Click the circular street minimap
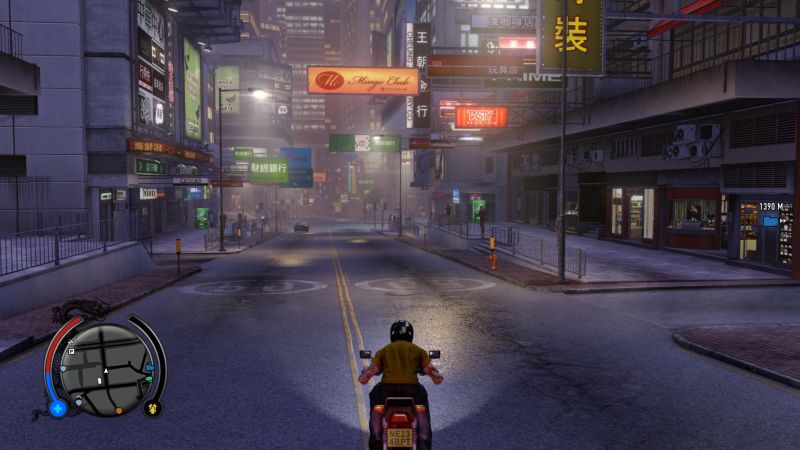 [x=104, y=368]
